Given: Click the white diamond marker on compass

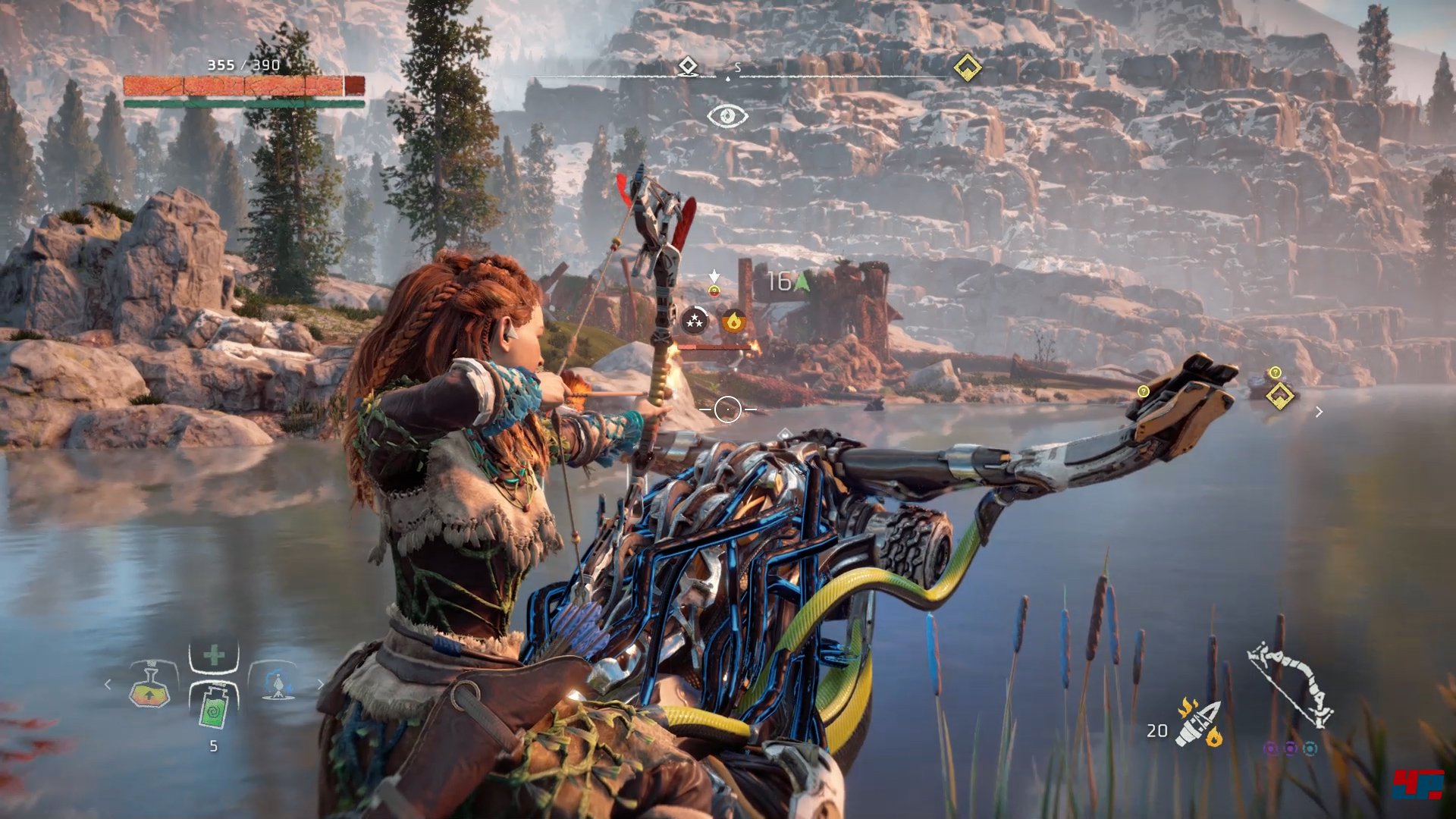Looking at the screenshot, I should (687, 67).
